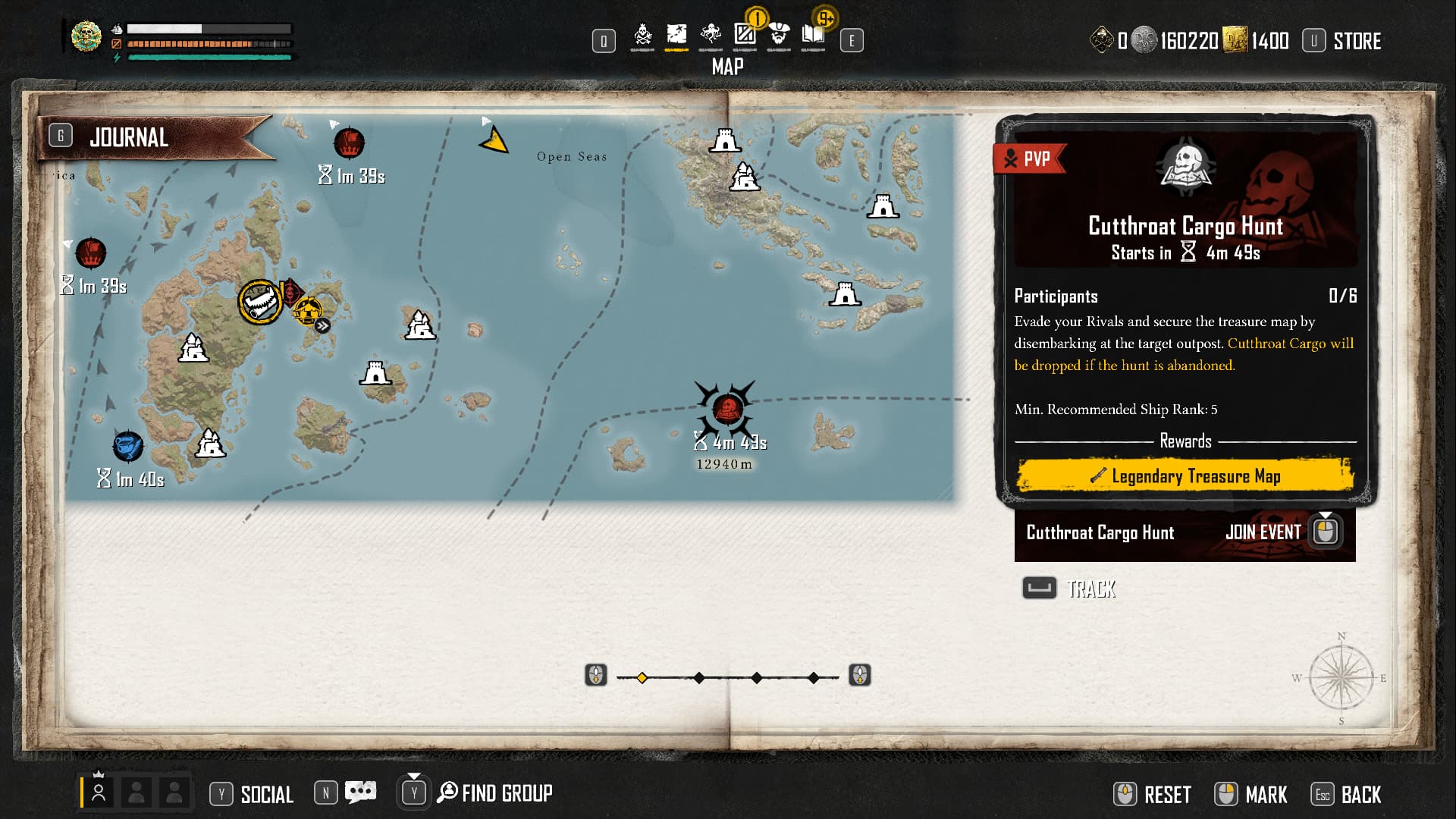
Task: Switch to the skull and crossbones tab
Action: 642,35
